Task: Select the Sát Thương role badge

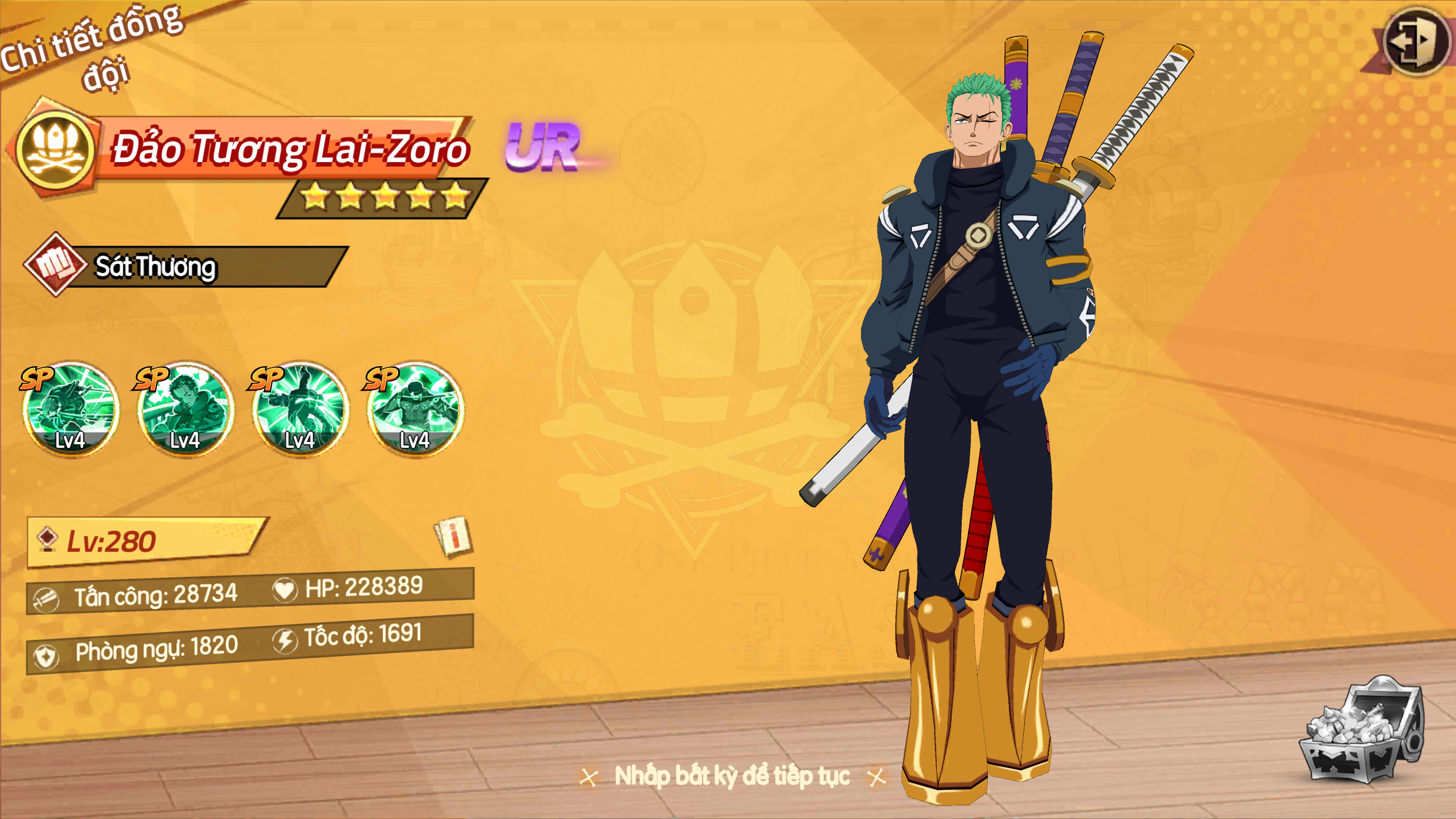Action: 55,265
